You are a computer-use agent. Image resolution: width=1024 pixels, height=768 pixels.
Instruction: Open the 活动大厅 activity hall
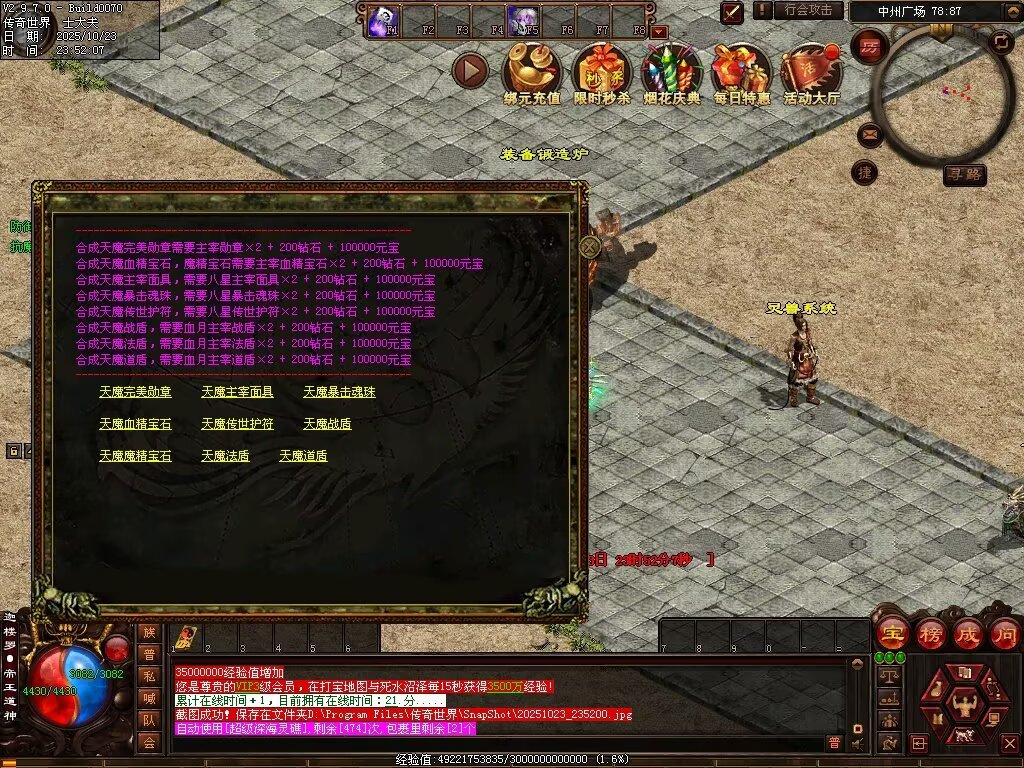(x=811, y=70)
